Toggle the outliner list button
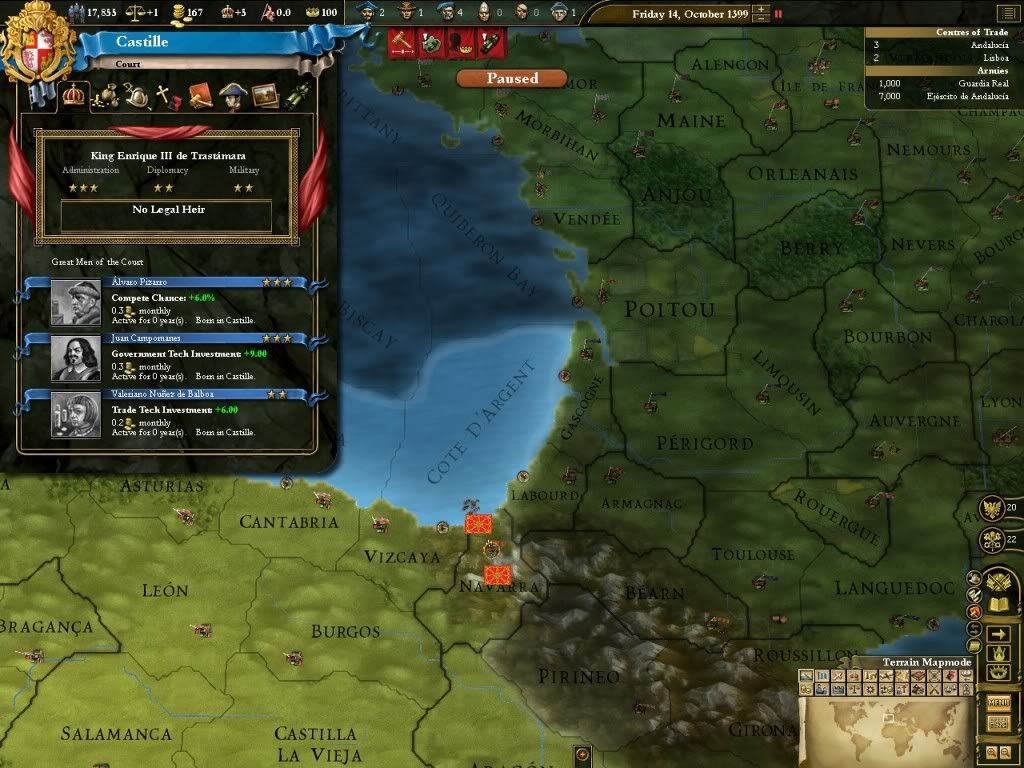This screenshot has width=1024, height=768. (998, 634)
